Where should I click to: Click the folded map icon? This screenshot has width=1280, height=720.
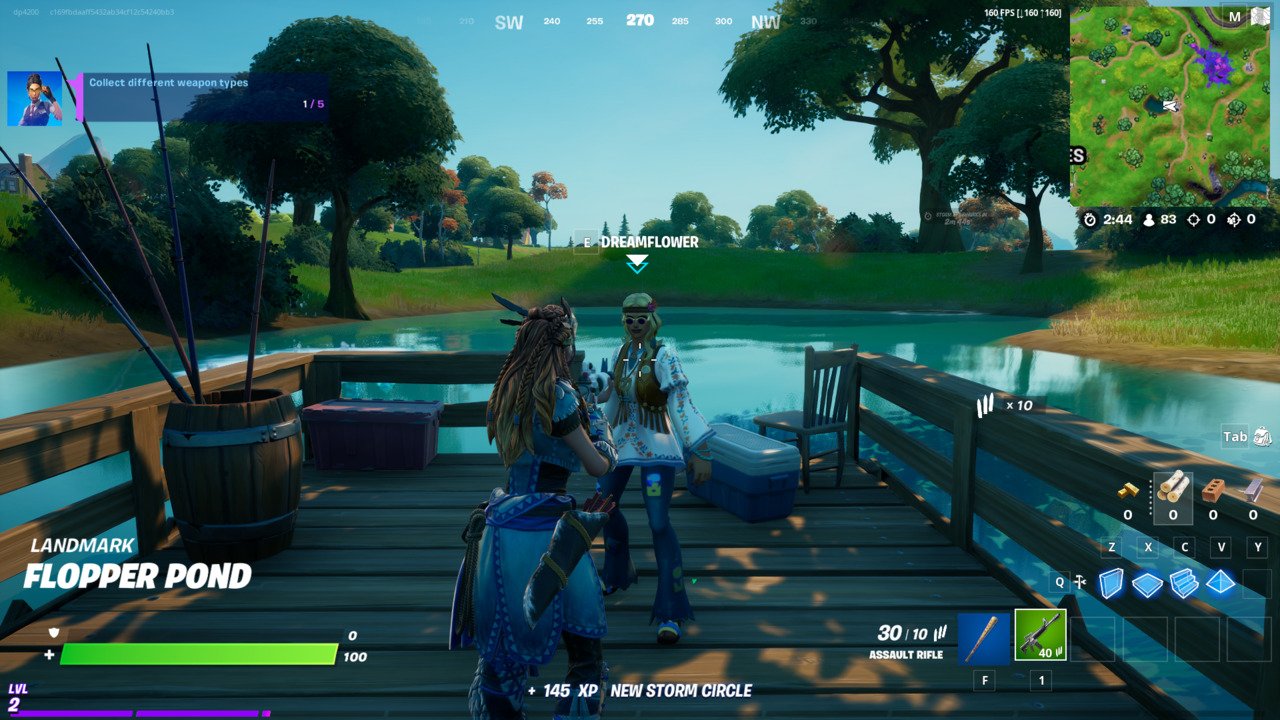(x=1259, y=16)
